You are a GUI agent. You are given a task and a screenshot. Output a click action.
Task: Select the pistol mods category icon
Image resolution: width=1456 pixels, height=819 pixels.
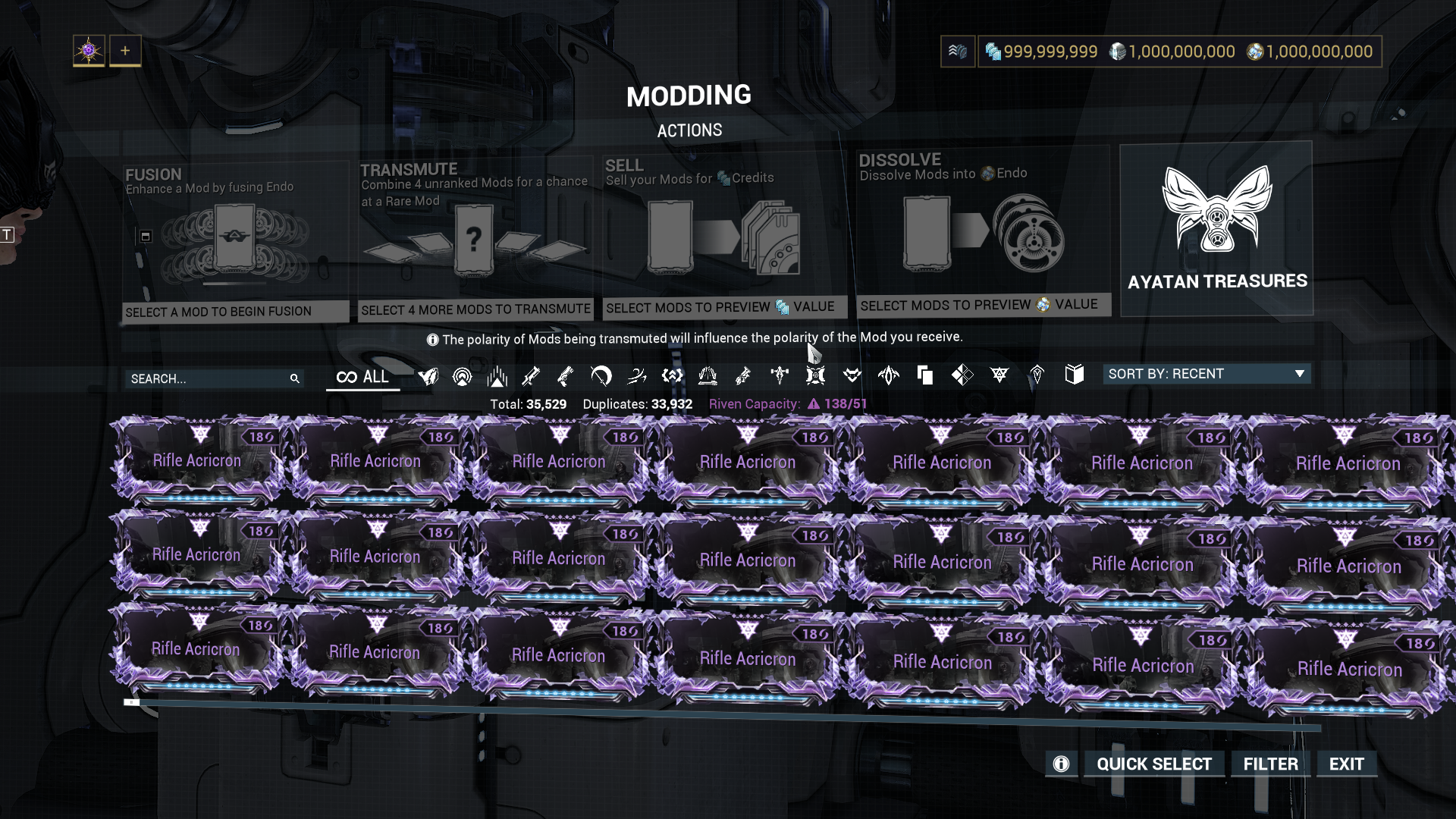click(566, 375)
